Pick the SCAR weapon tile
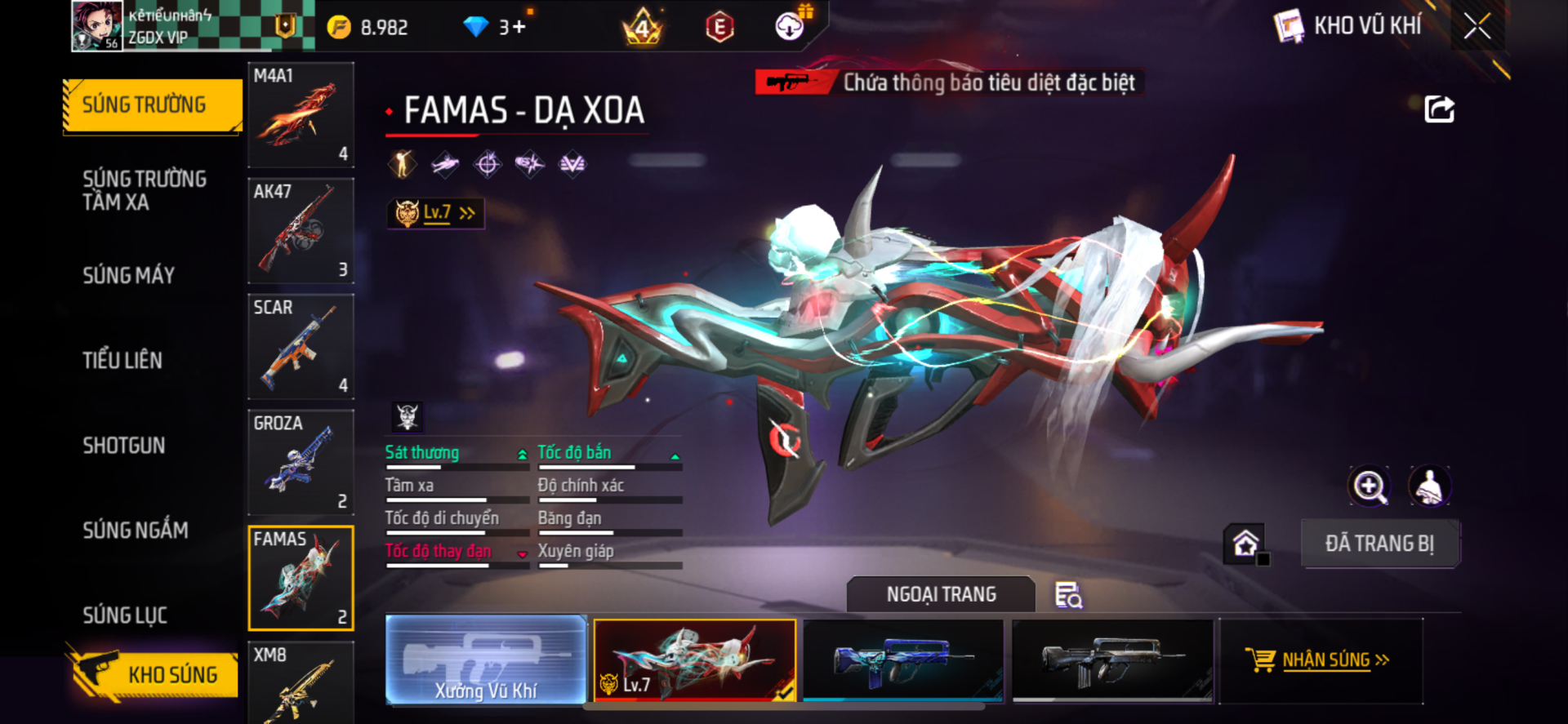This screenshot has width=1568, height=724. pyautogui.click(x=301, y=347)
